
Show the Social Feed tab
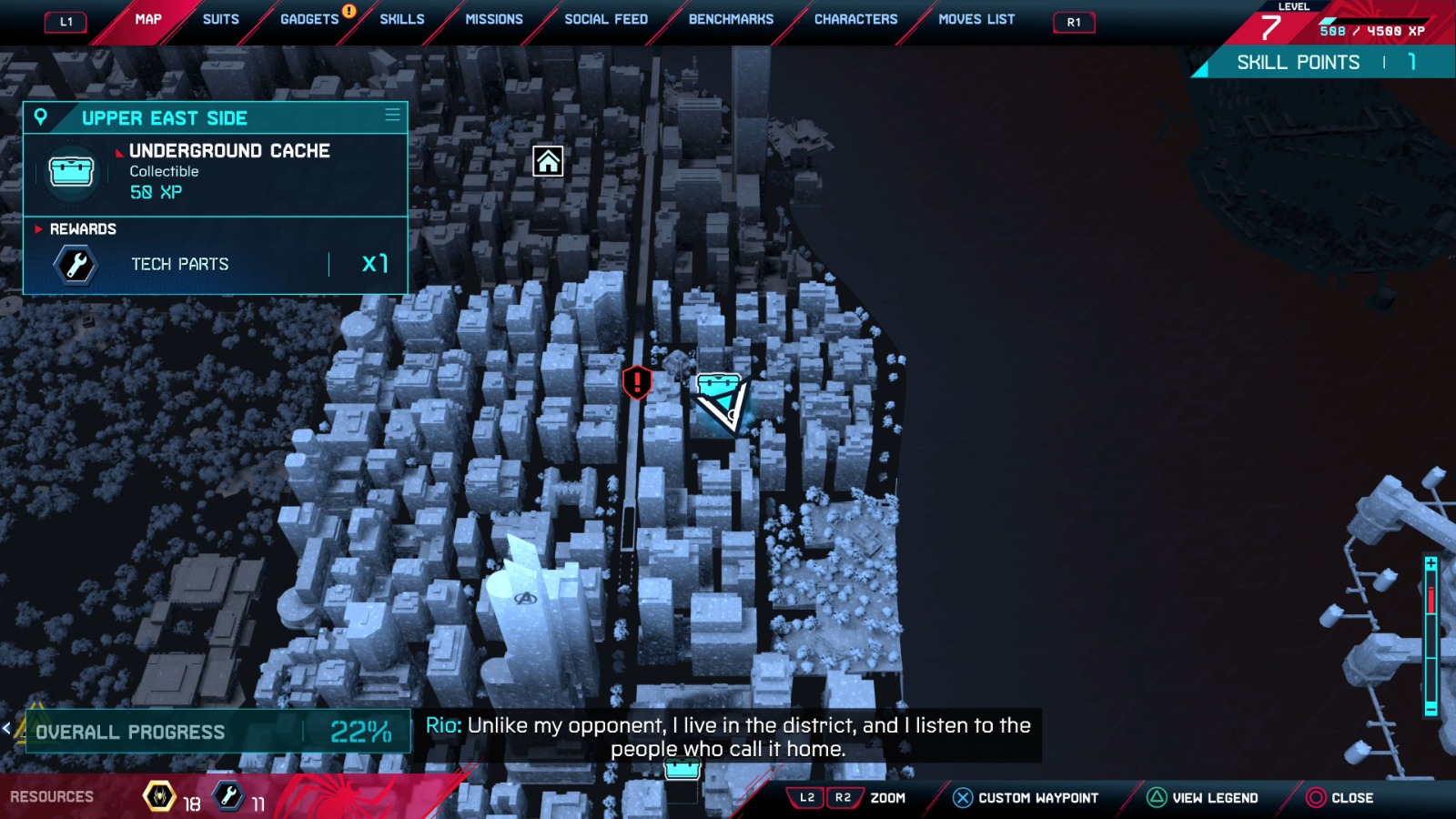(x=606, y=19)
